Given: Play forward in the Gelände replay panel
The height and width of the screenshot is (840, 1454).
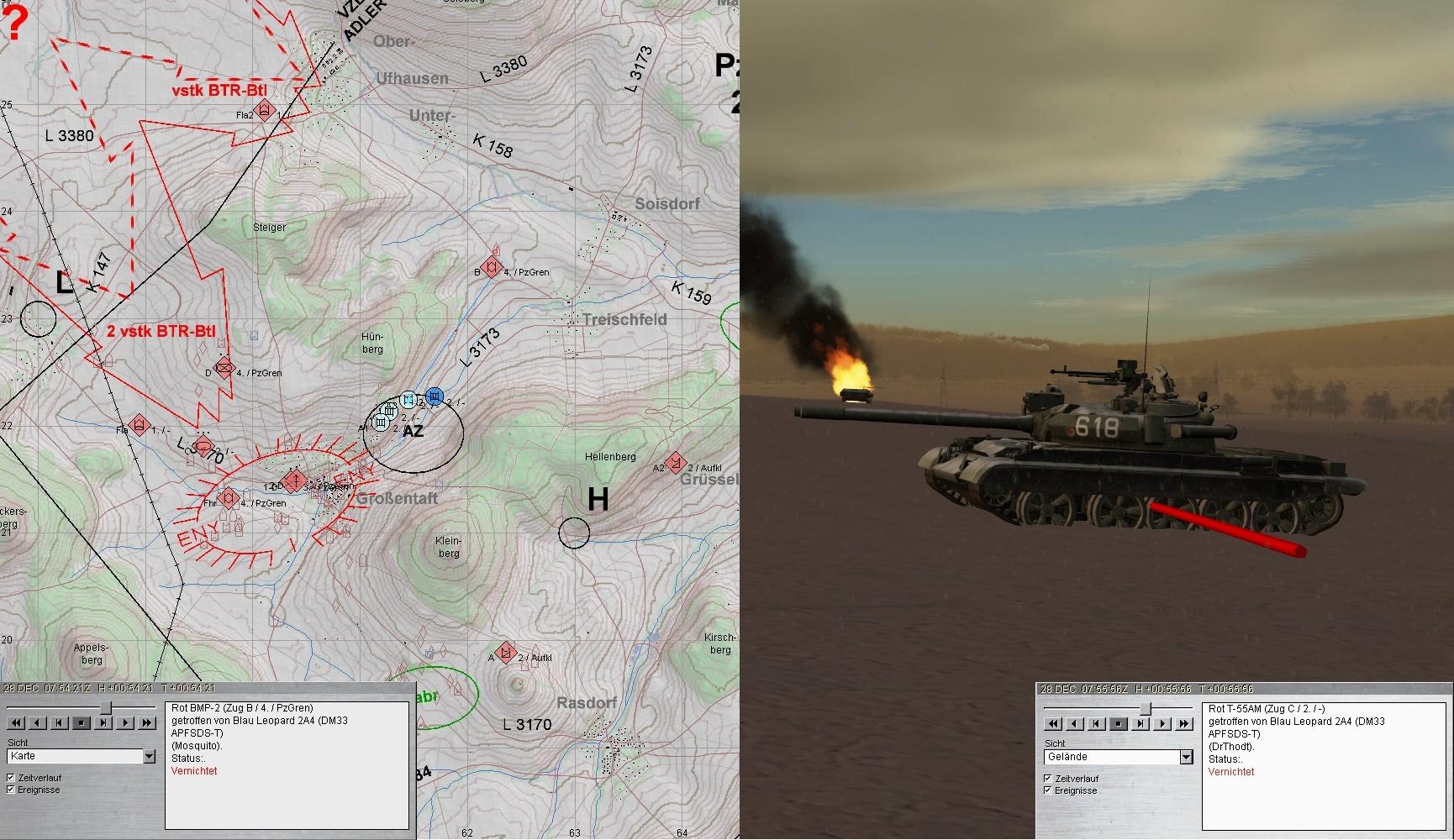Looking at the screenshot, I should [1162, 723].
